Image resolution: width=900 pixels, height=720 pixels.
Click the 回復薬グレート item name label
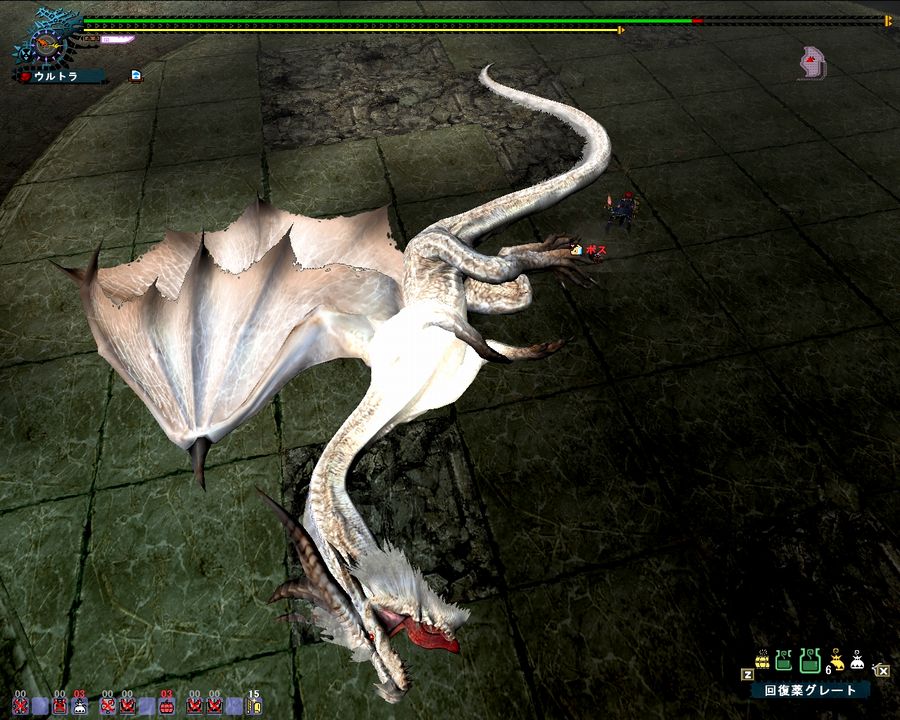(810, 690)
